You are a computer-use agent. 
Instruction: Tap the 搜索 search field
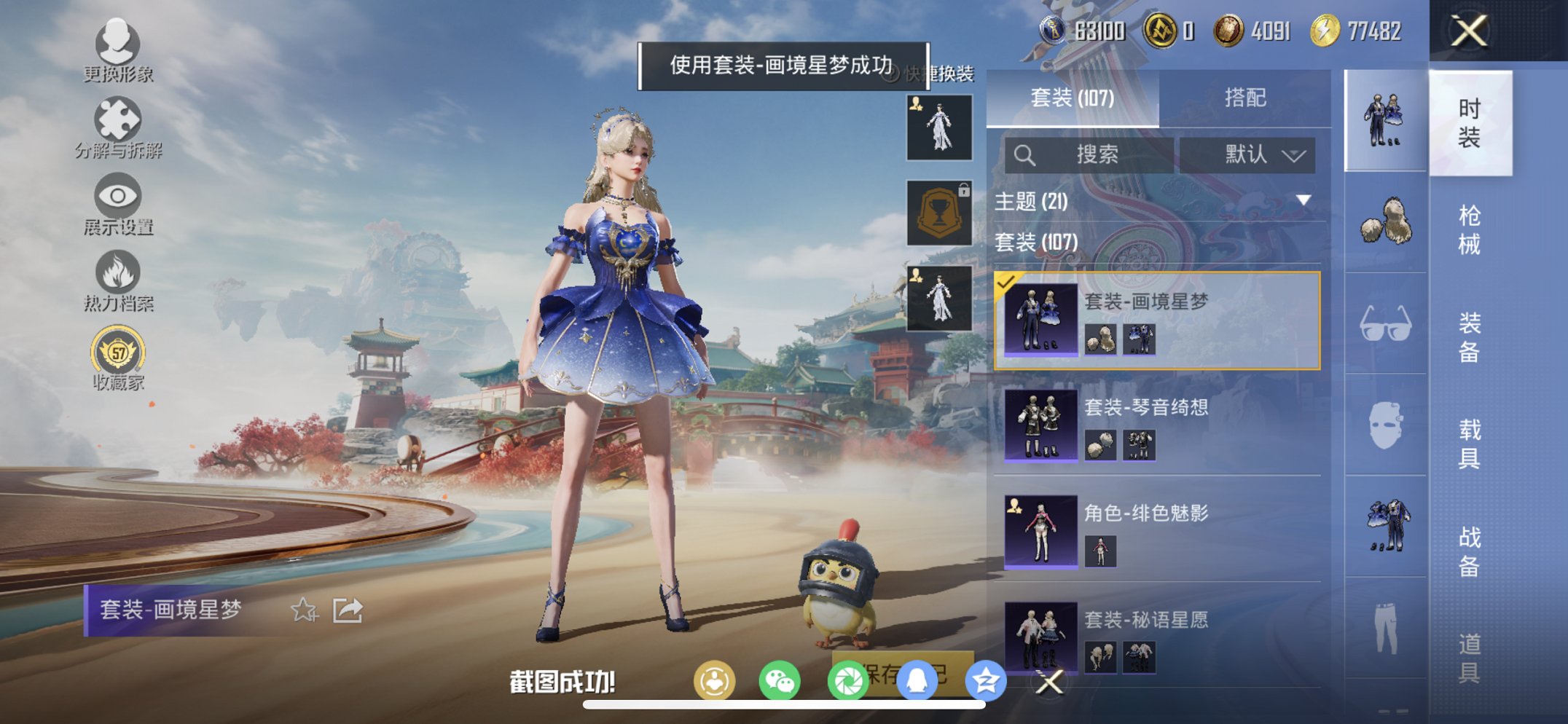[x=1089, y=154]
